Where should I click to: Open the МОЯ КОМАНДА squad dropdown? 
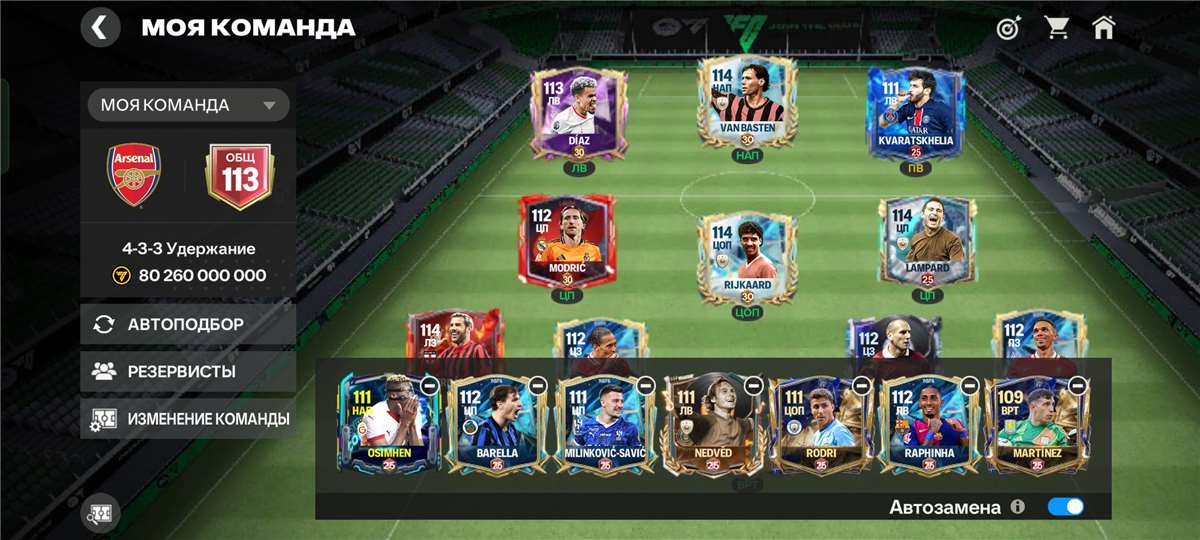point(188,105)
